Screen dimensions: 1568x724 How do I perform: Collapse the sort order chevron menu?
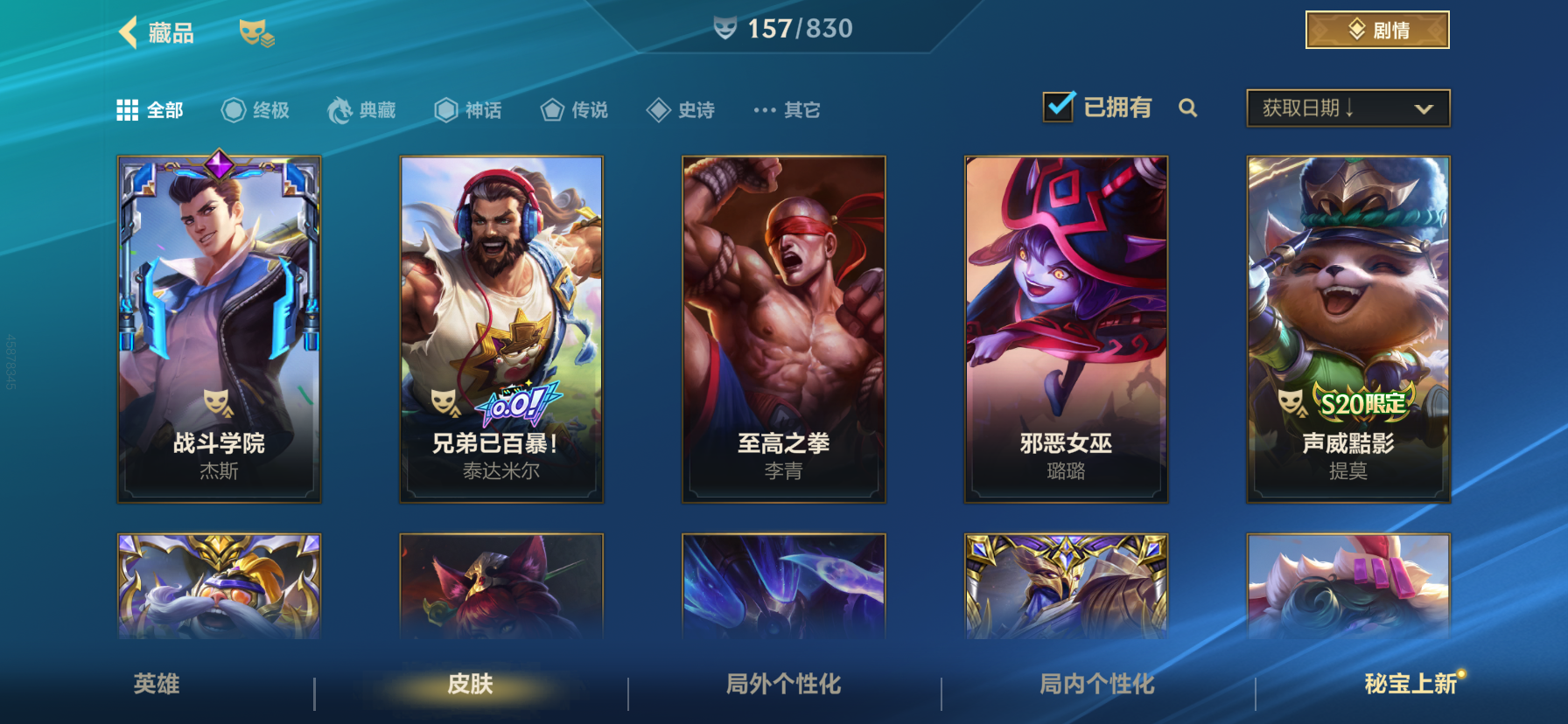(1424, 108)
